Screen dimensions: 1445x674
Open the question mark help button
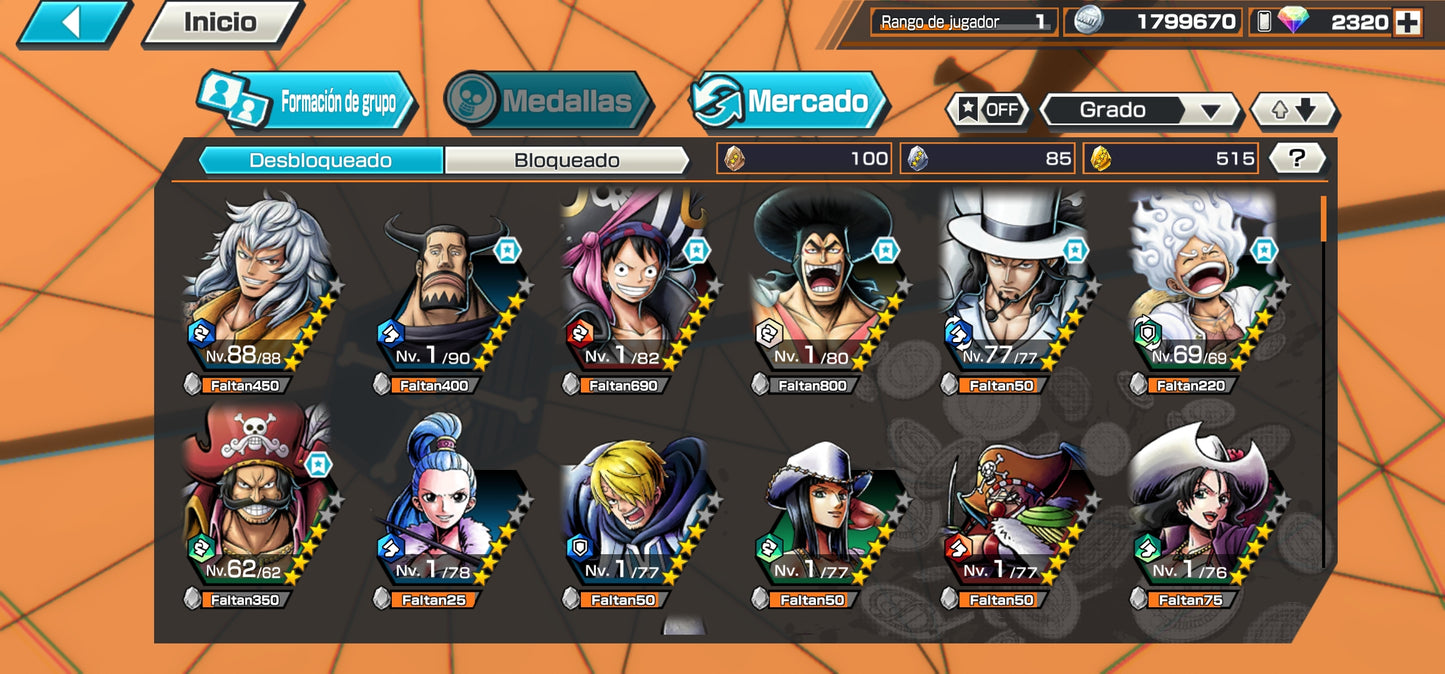(1297, 158)
